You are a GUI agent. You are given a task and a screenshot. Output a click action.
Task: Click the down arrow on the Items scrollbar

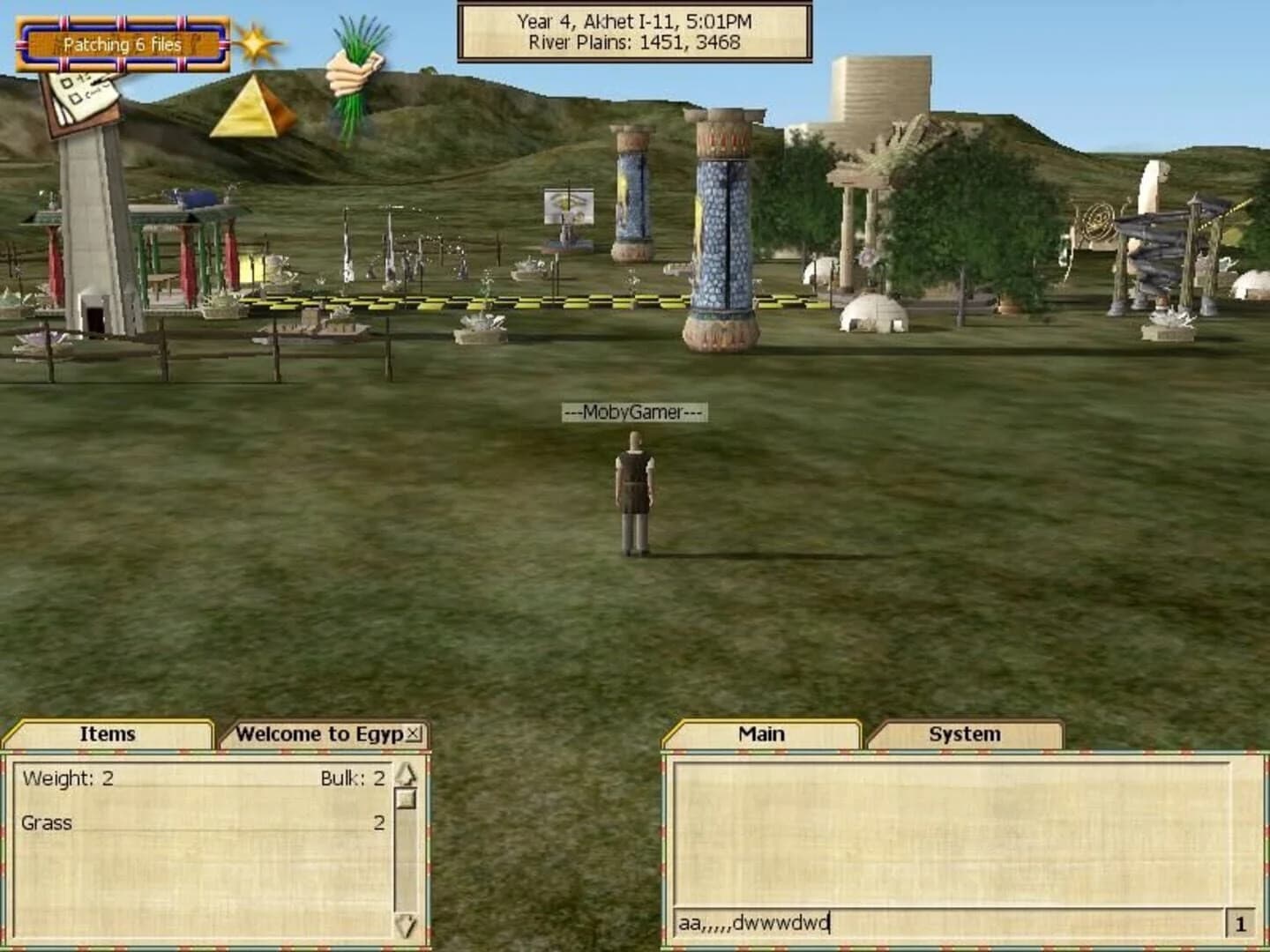click(x=407, y=924)
